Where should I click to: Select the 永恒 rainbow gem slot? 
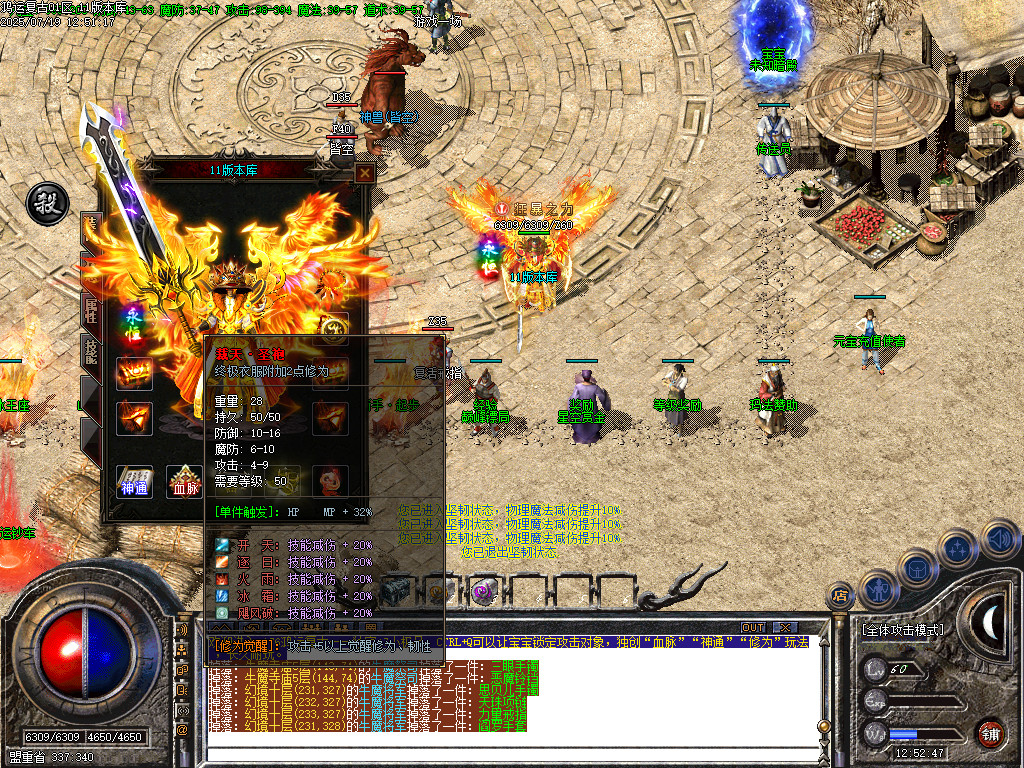coord(134,322)
